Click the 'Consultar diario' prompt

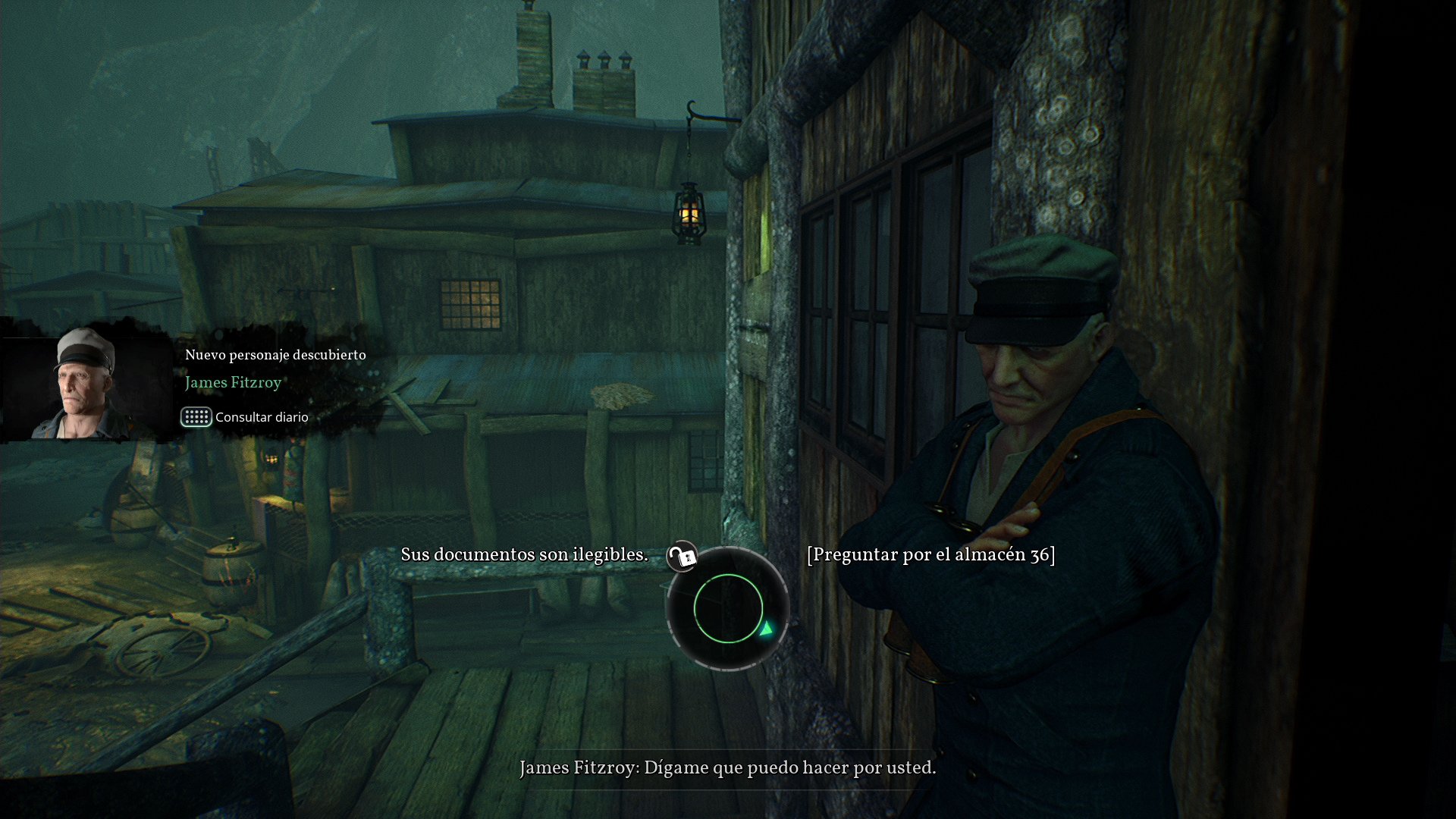[261, 417]
